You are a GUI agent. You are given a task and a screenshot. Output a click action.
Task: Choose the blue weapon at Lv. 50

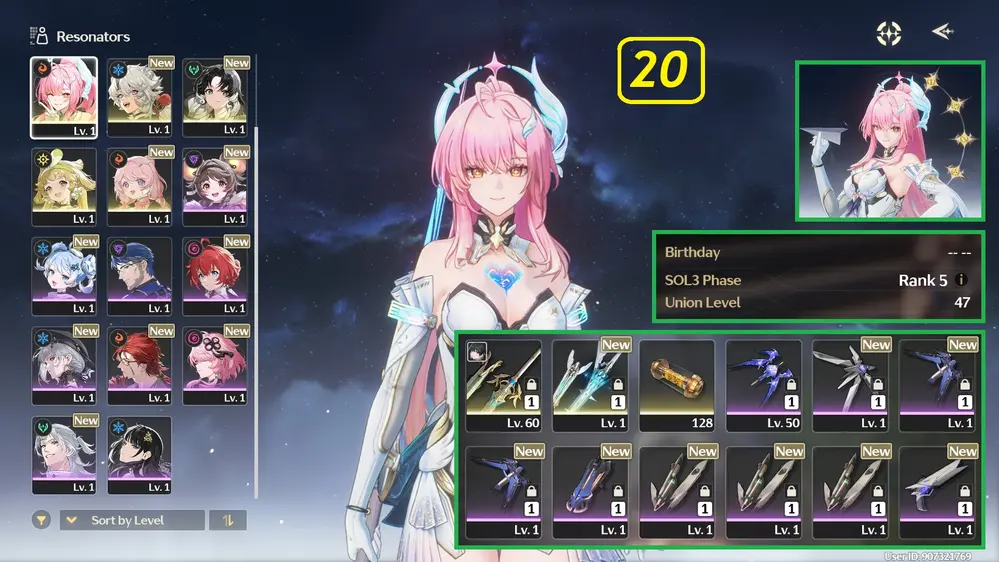763,385
